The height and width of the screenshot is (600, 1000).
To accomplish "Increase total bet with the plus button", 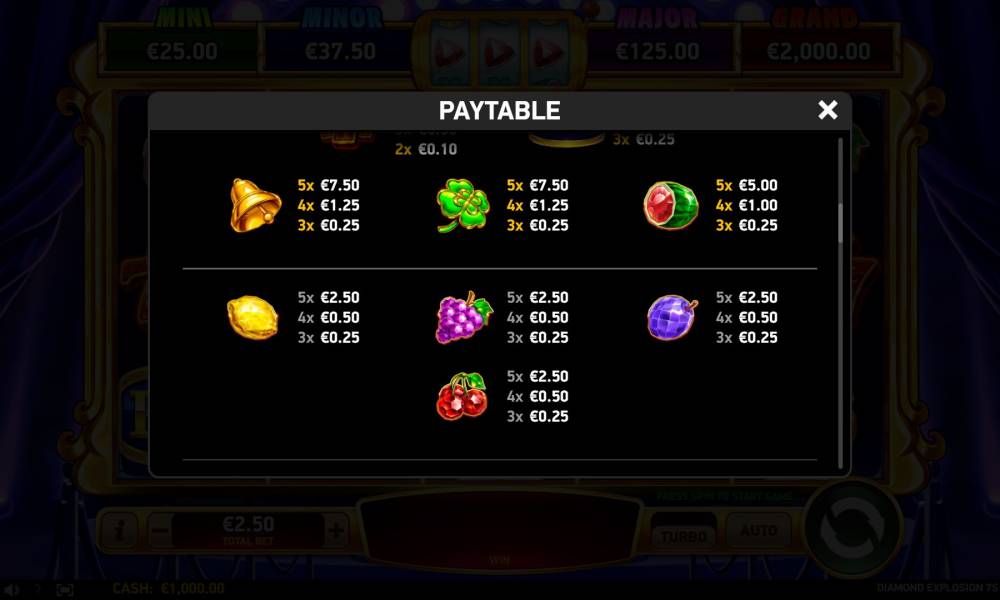I will (336, 530).
